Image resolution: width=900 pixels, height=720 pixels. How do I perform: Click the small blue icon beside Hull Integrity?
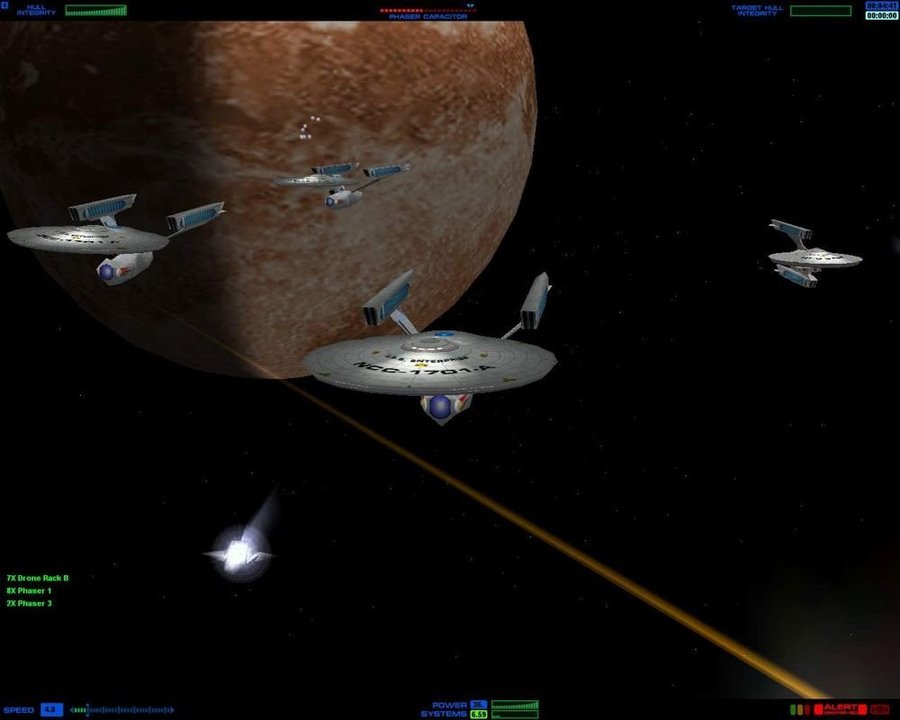click(x=5, y=8)
